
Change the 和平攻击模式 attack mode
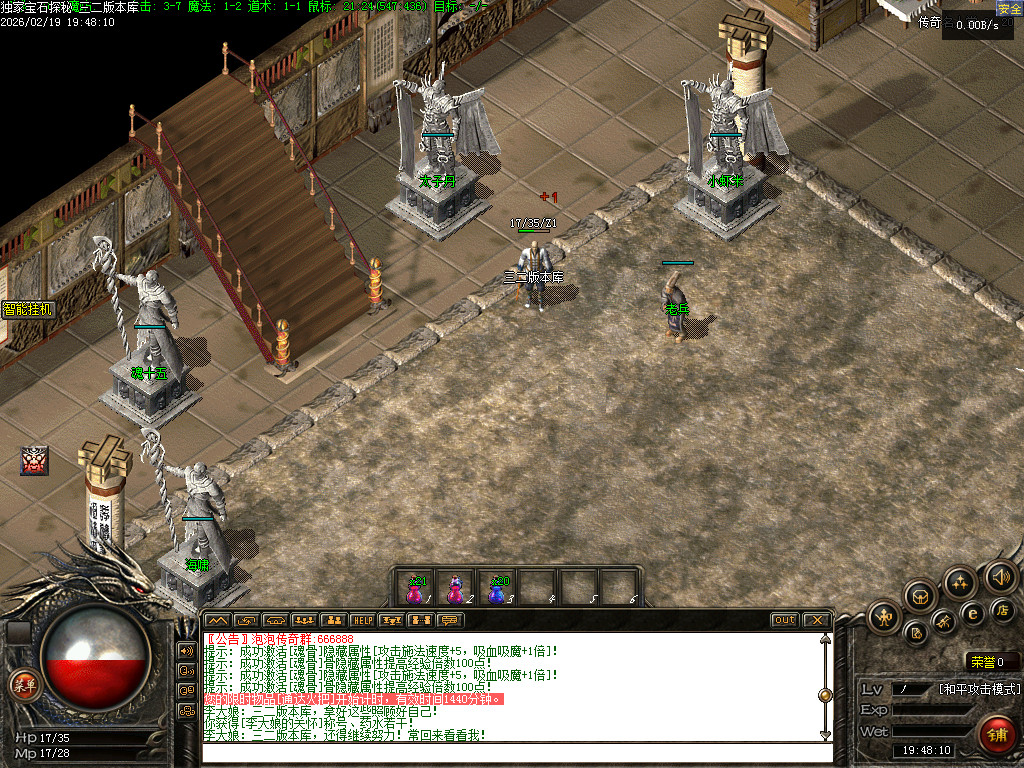[x=980, y=689]
